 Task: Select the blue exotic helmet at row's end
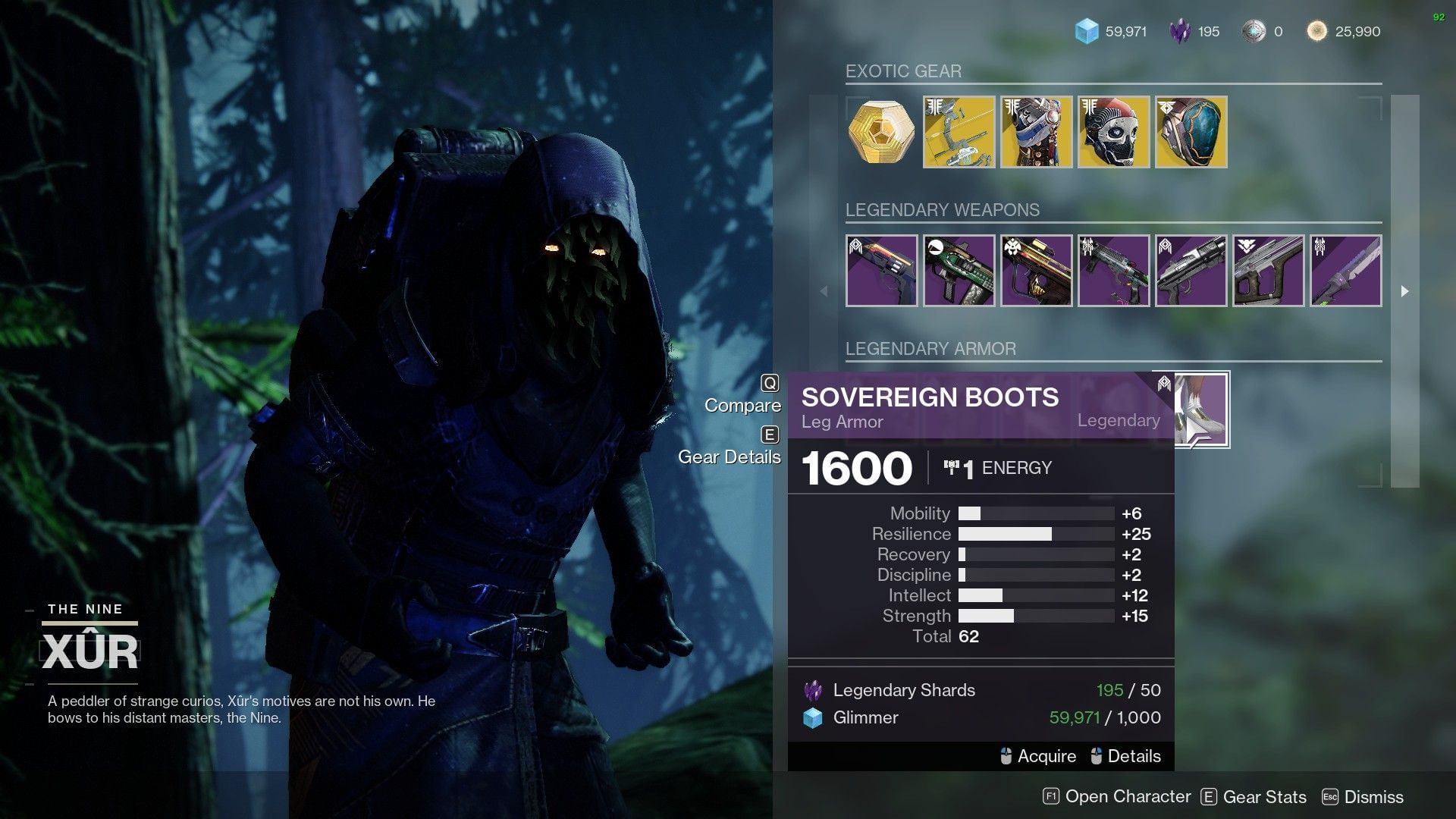click(x=1191, y=132)
